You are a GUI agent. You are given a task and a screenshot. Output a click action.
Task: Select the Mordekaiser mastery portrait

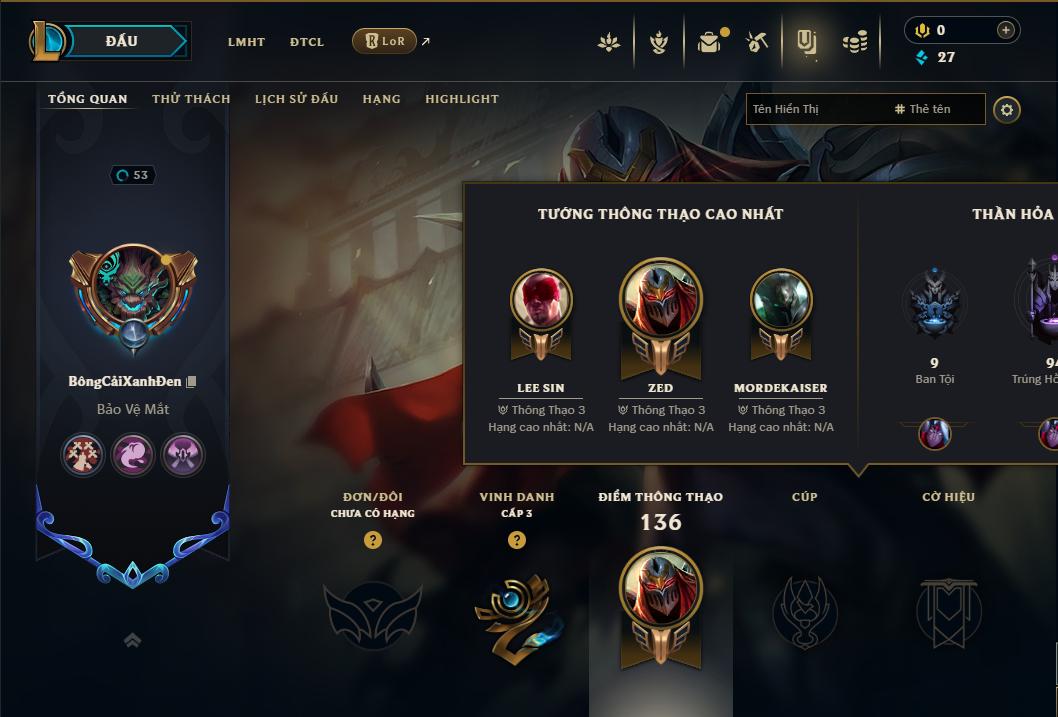click(x=780, y=300)
